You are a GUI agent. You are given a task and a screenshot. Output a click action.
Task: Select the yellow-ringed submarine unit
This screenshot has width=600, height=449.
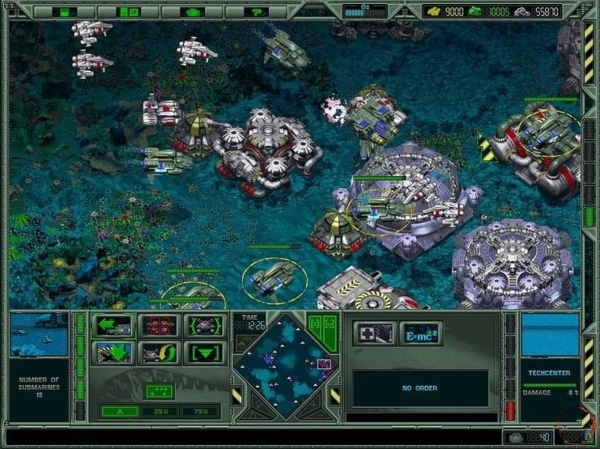pyautogui.click(x=272, y=279)
